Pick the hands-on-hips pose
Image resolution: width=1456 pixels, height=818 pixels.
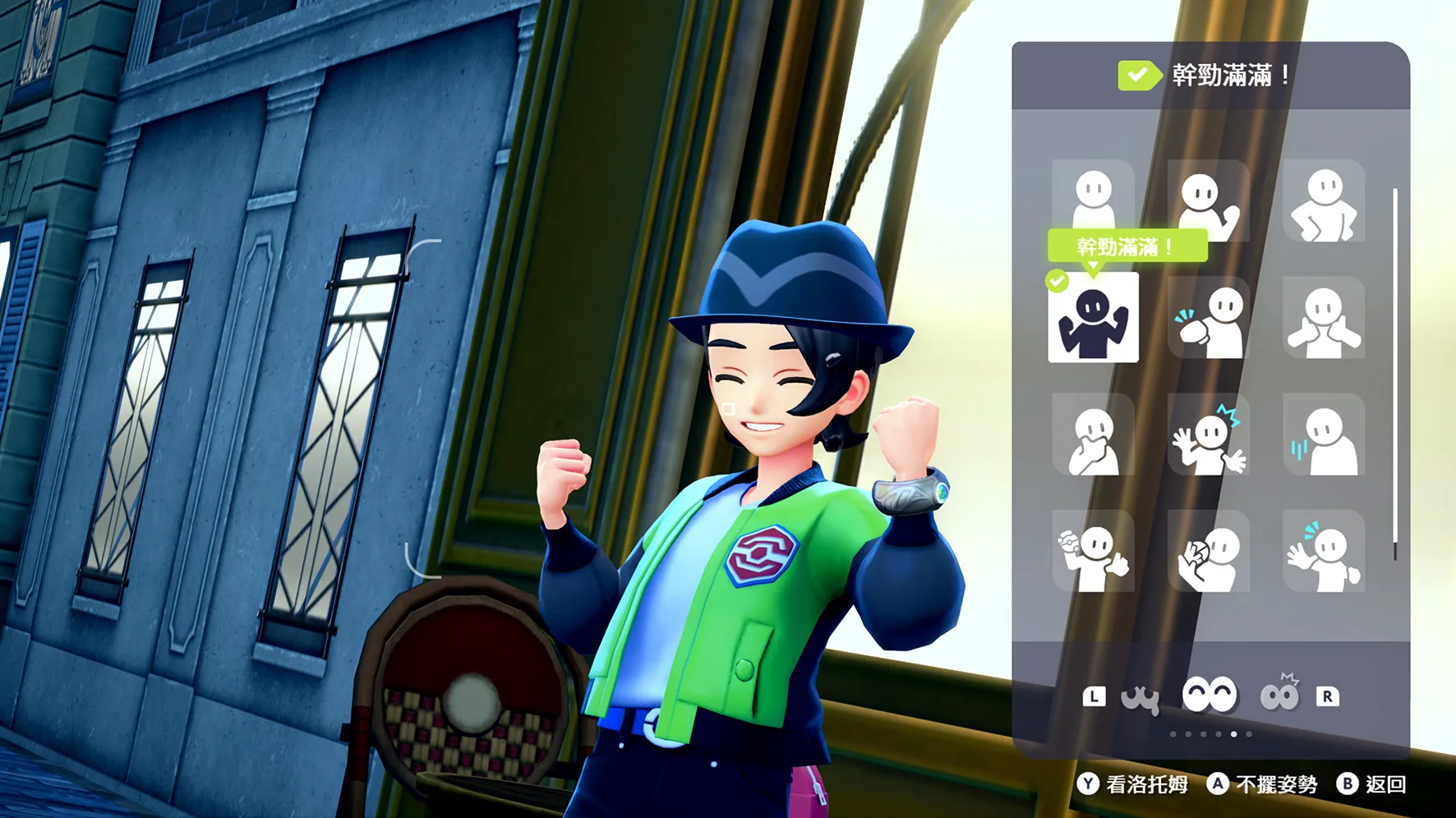pyautogui.click(x=1324, y=201)
